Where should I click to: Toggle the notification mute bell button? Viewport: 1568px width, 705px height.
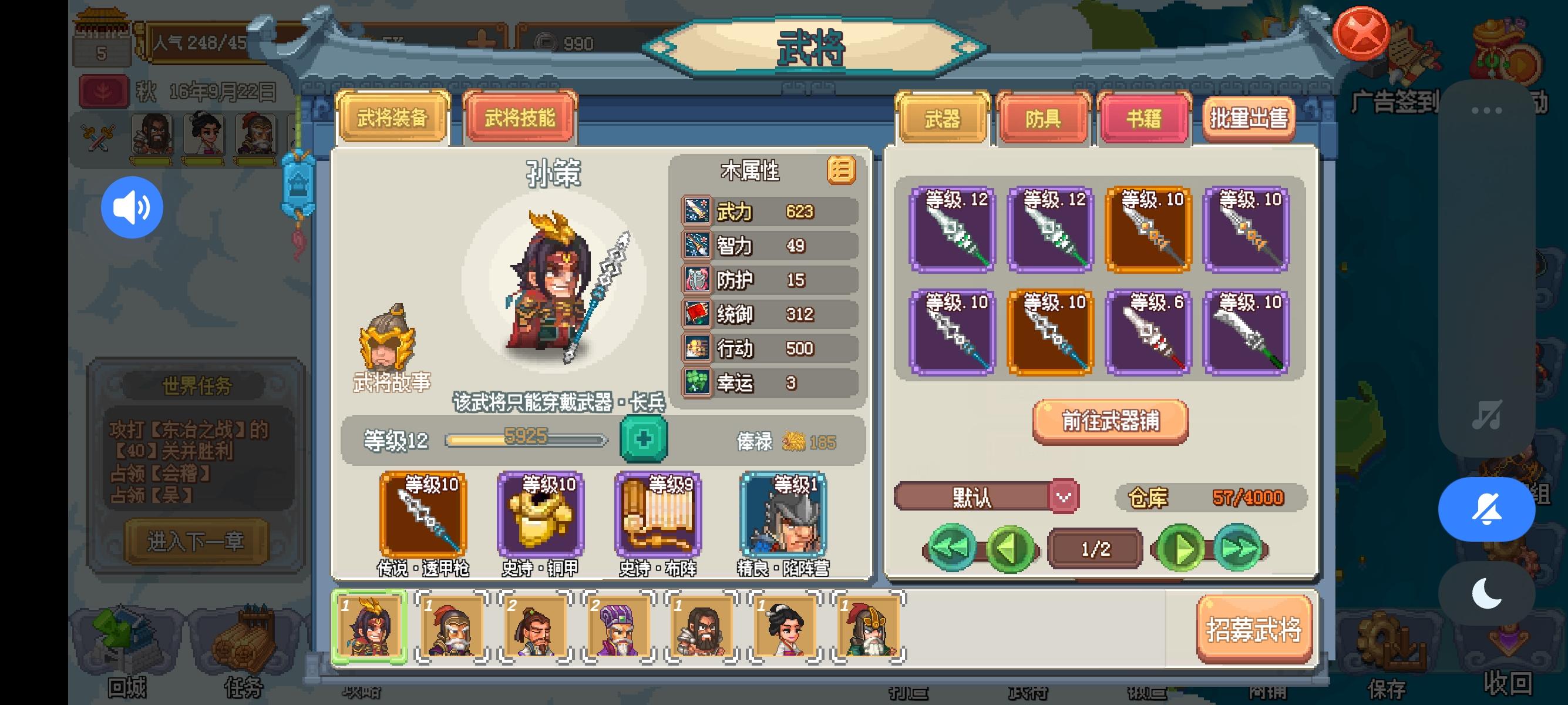(x=1486, y=509)
